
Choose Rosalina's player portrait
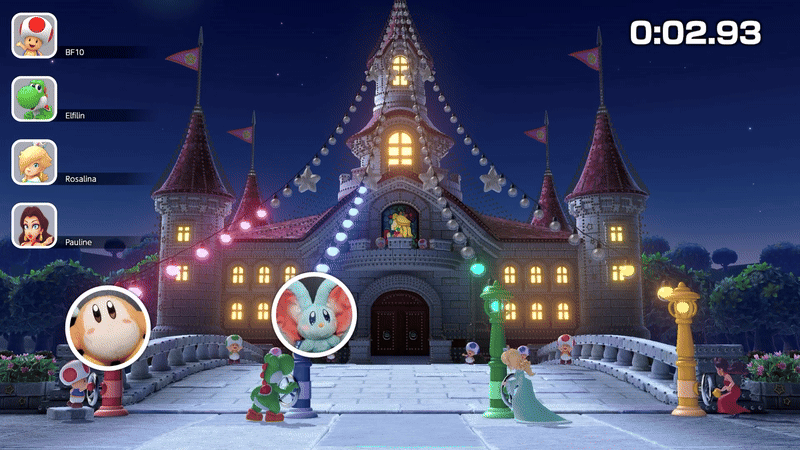(x=34, y=162)
